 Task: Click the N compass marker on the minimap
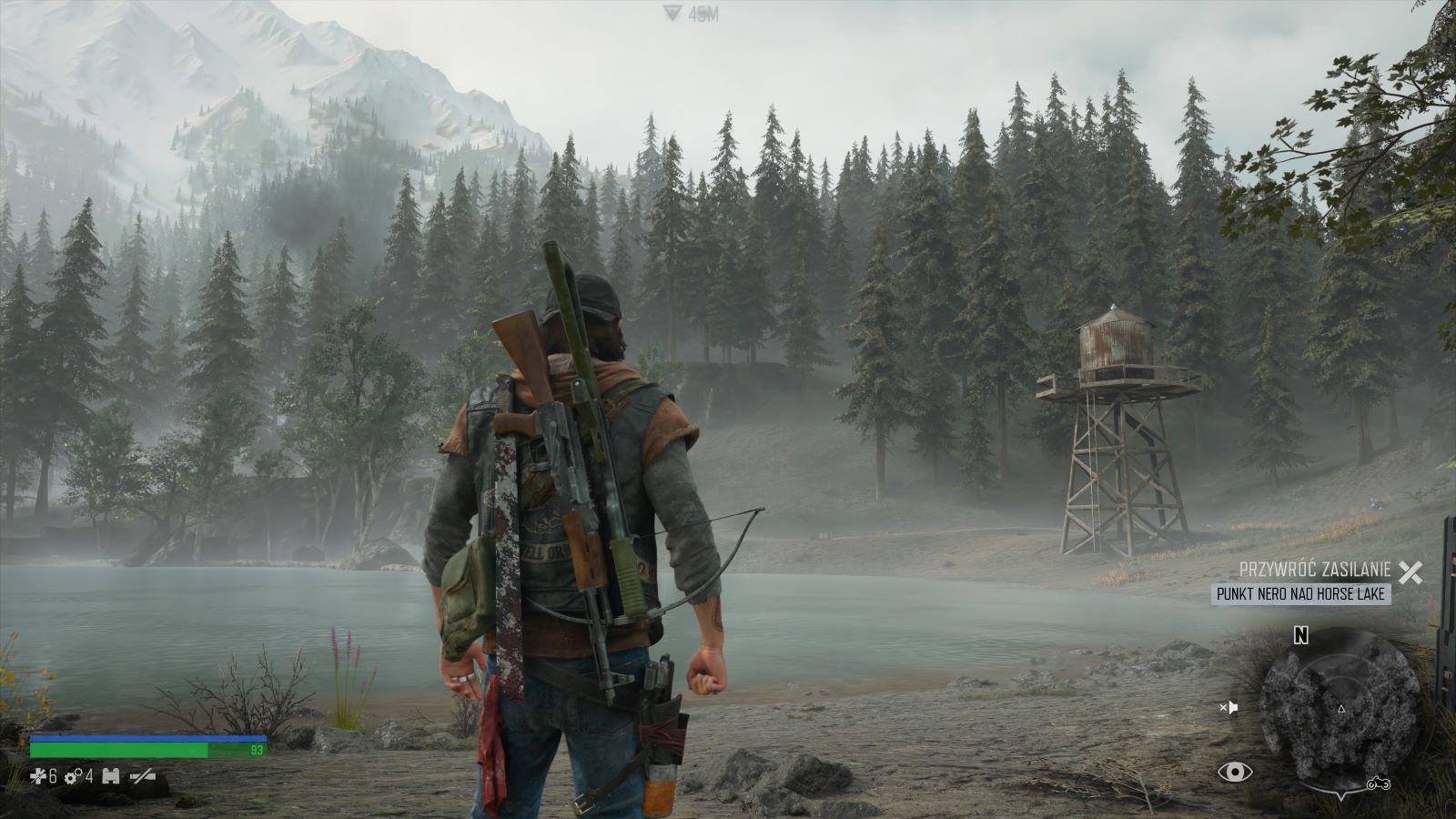(1301, 635)
